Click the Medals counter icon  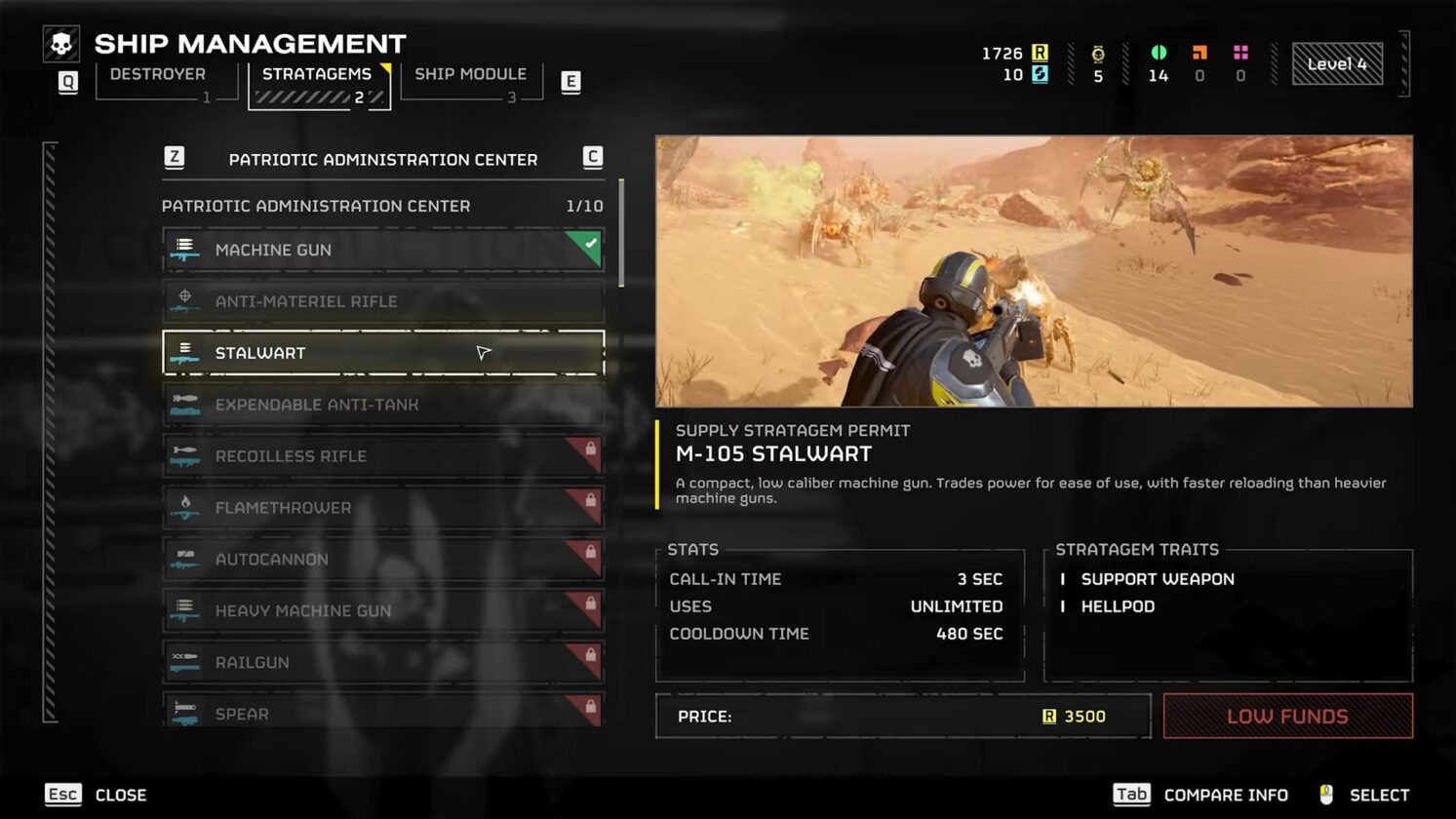point(1097,54)
